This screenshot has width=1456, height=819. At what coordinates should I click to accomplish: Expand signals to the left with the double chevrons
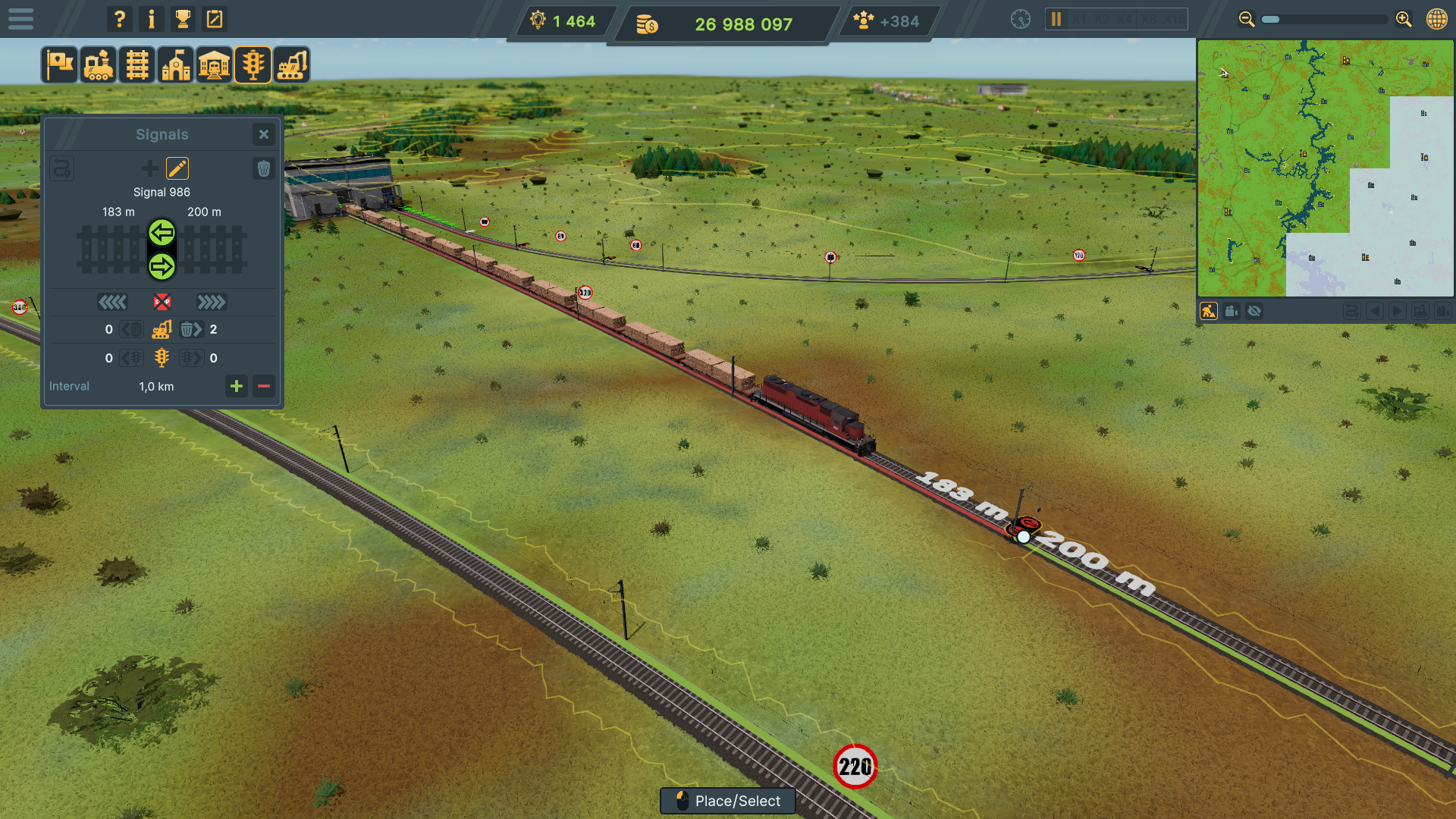(x=113, y=303)
